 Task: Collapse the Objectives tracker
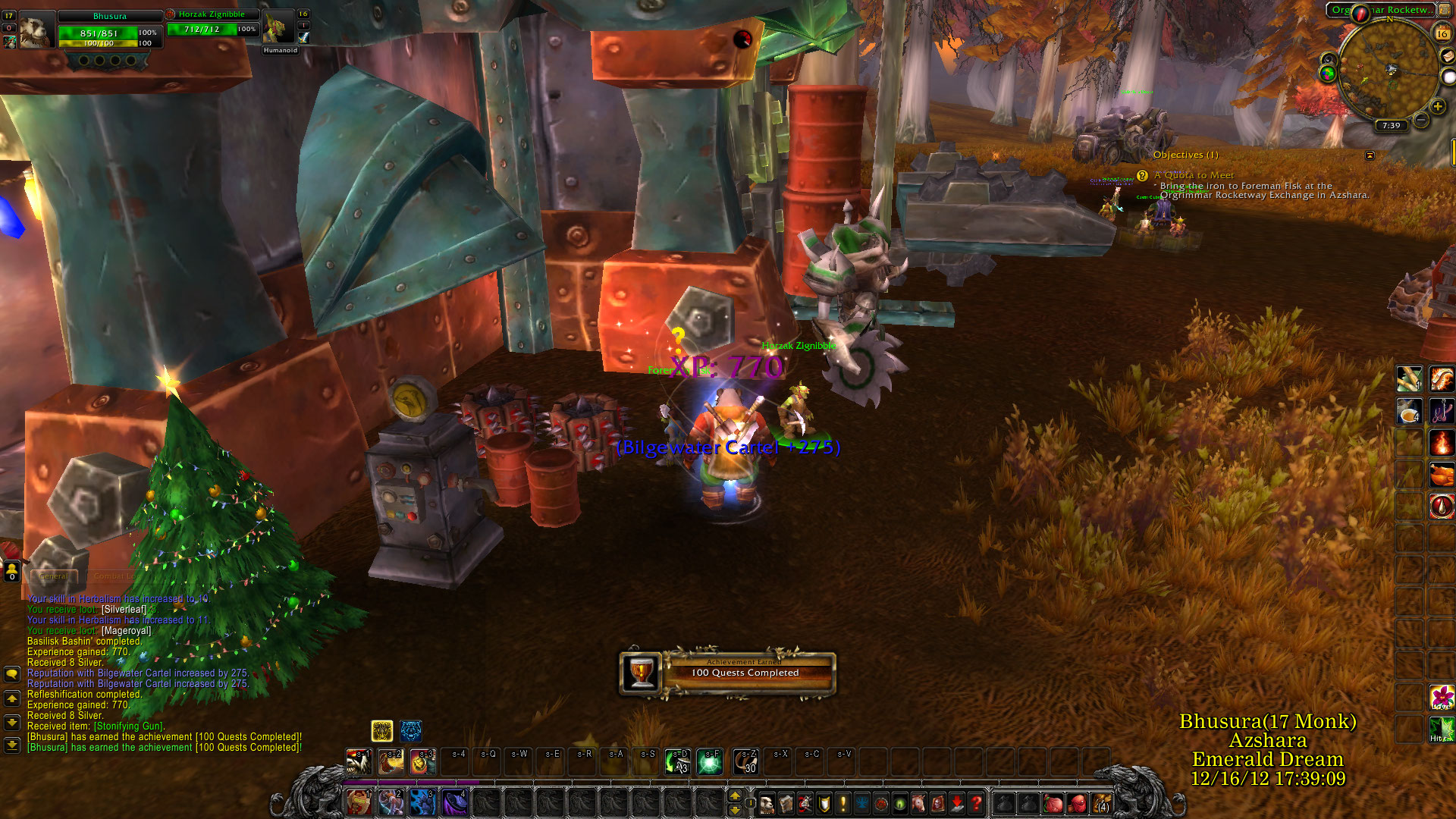(x=1370, y=155)
